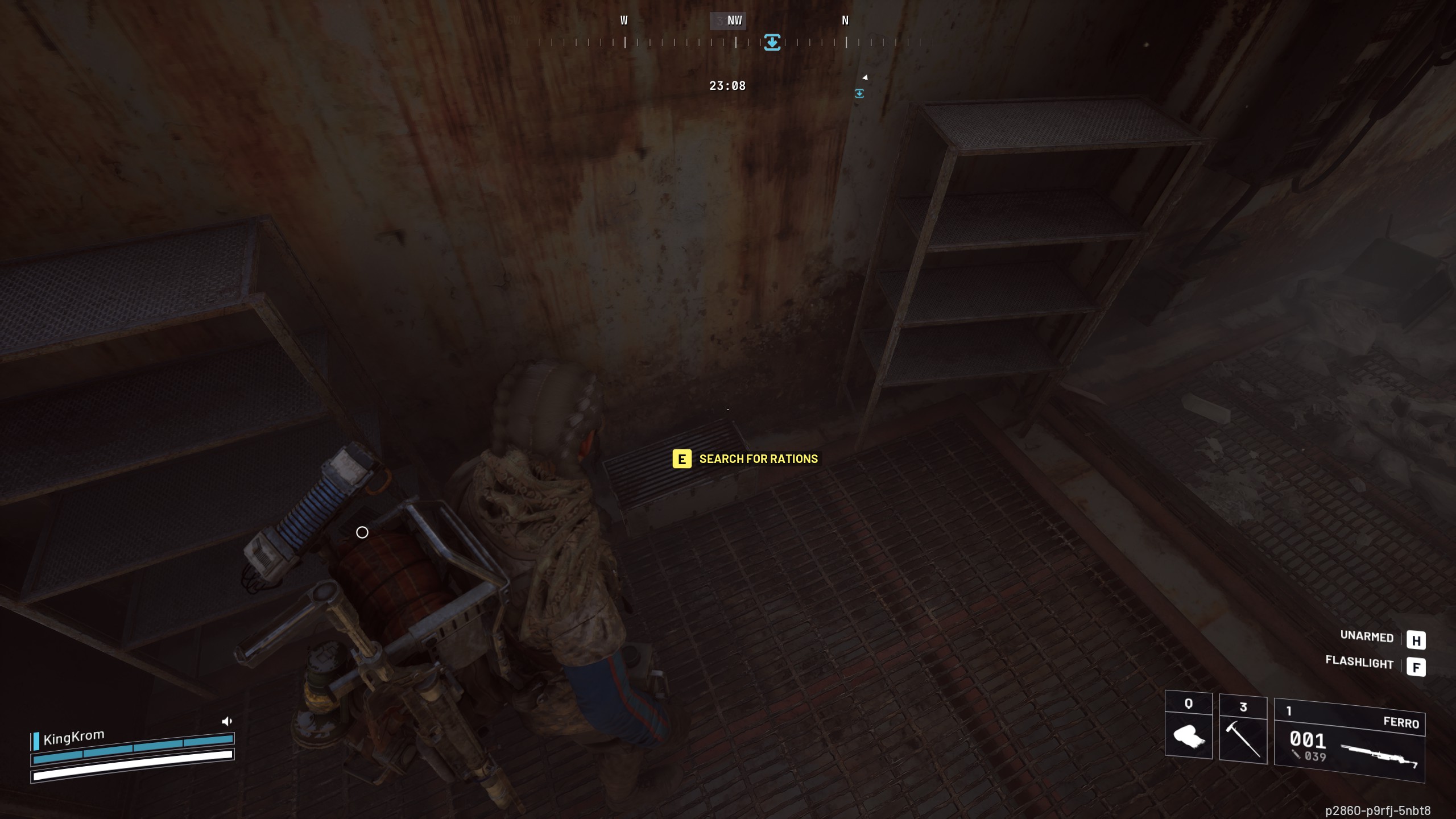Image resolution: width=1456 pixels, height=819 pixels.
Task: Click the W marker on the compass bar
Action: 623,20
